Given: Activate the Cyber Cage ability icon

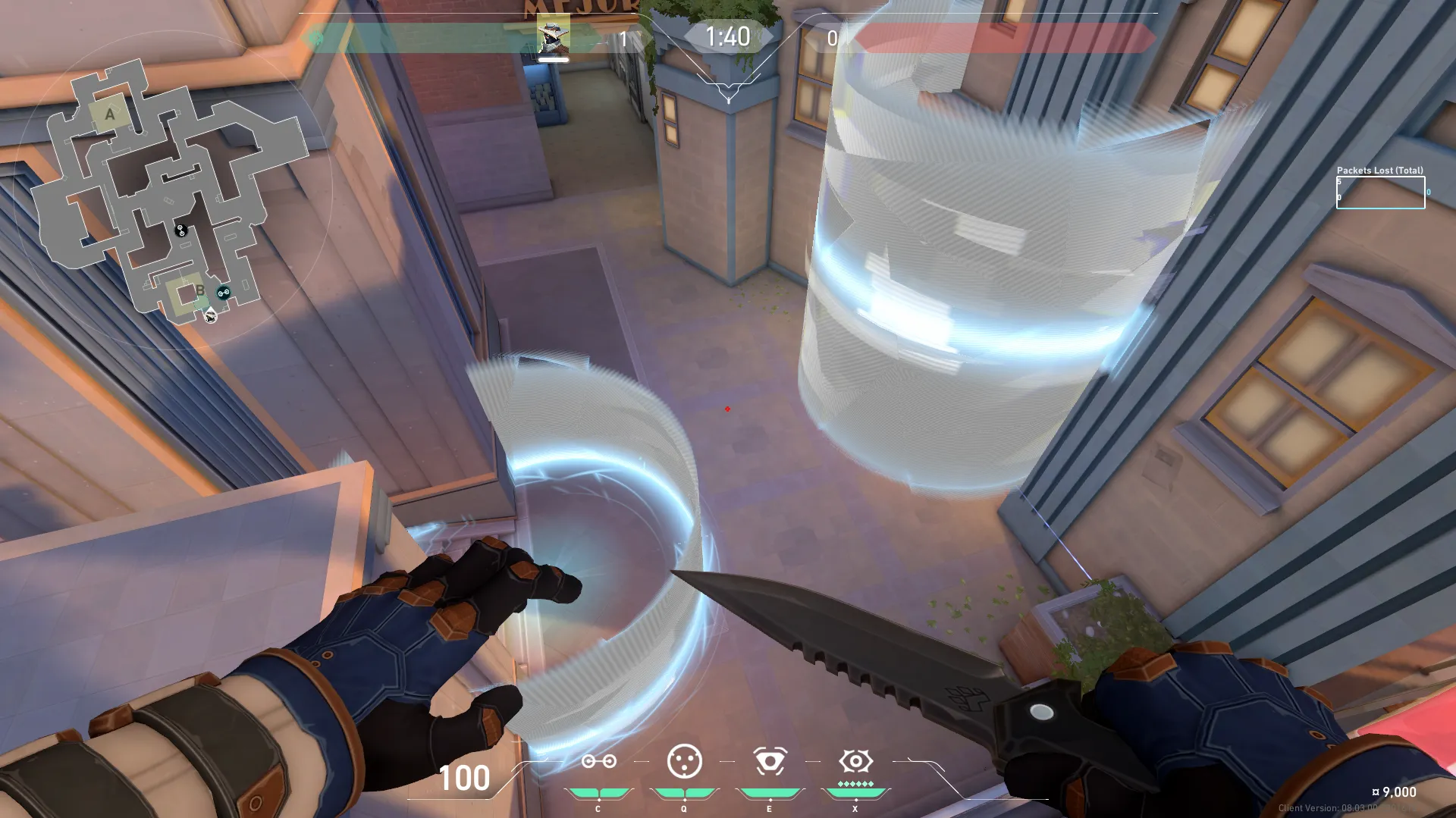Looking at the screenshot, I should (x=684, y=761).
